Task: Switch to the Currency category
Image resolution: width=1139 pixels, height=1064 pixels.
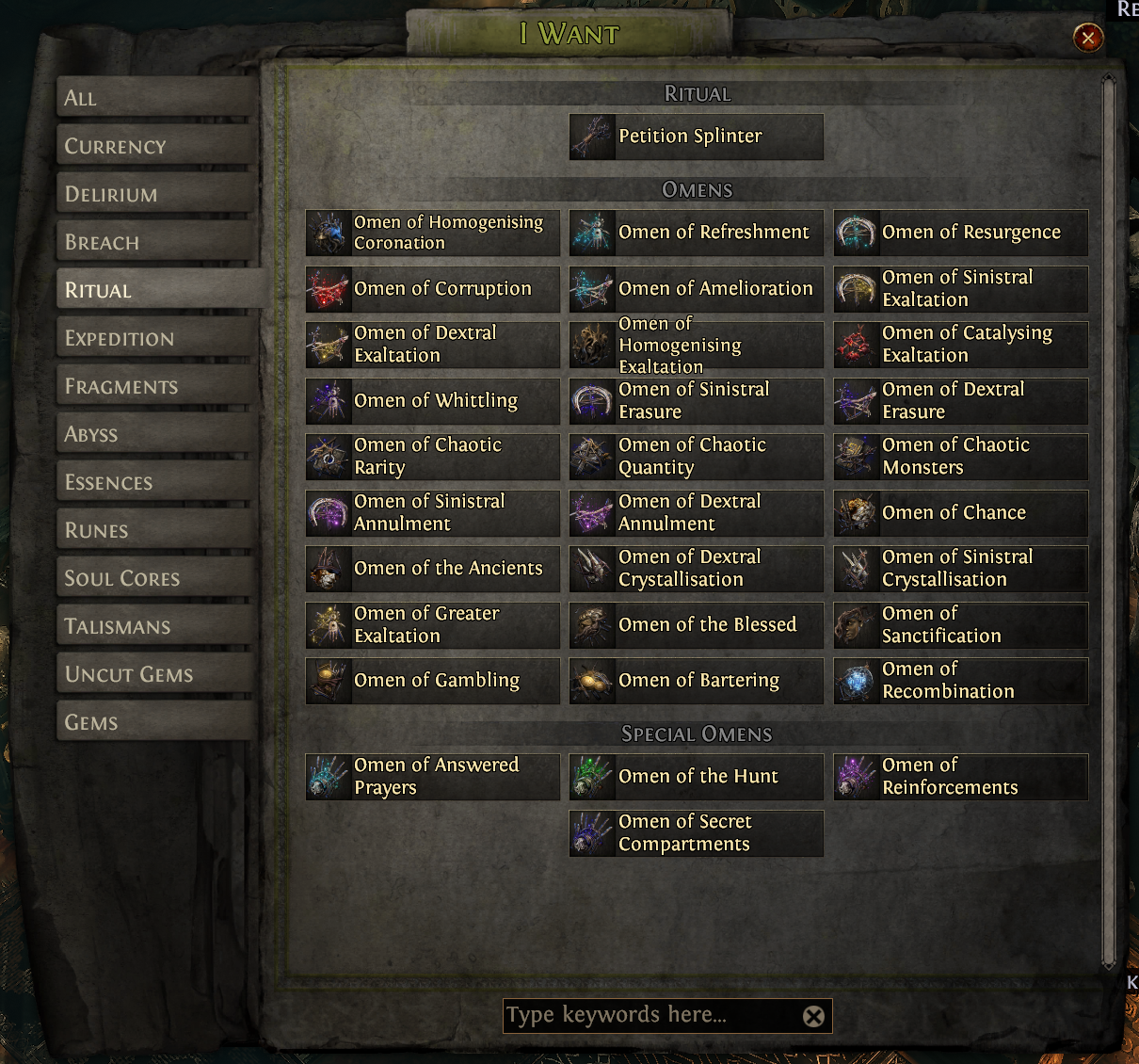Action: pos(156,146)
